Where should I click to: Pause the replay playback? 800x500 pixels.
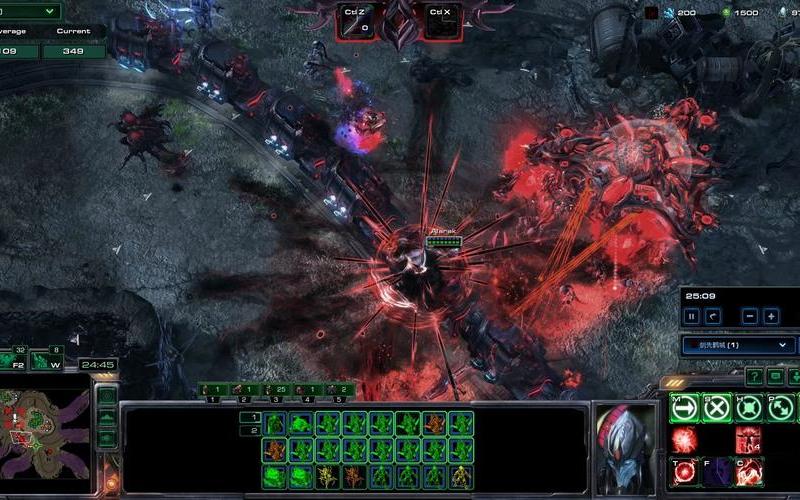point(690,316)
